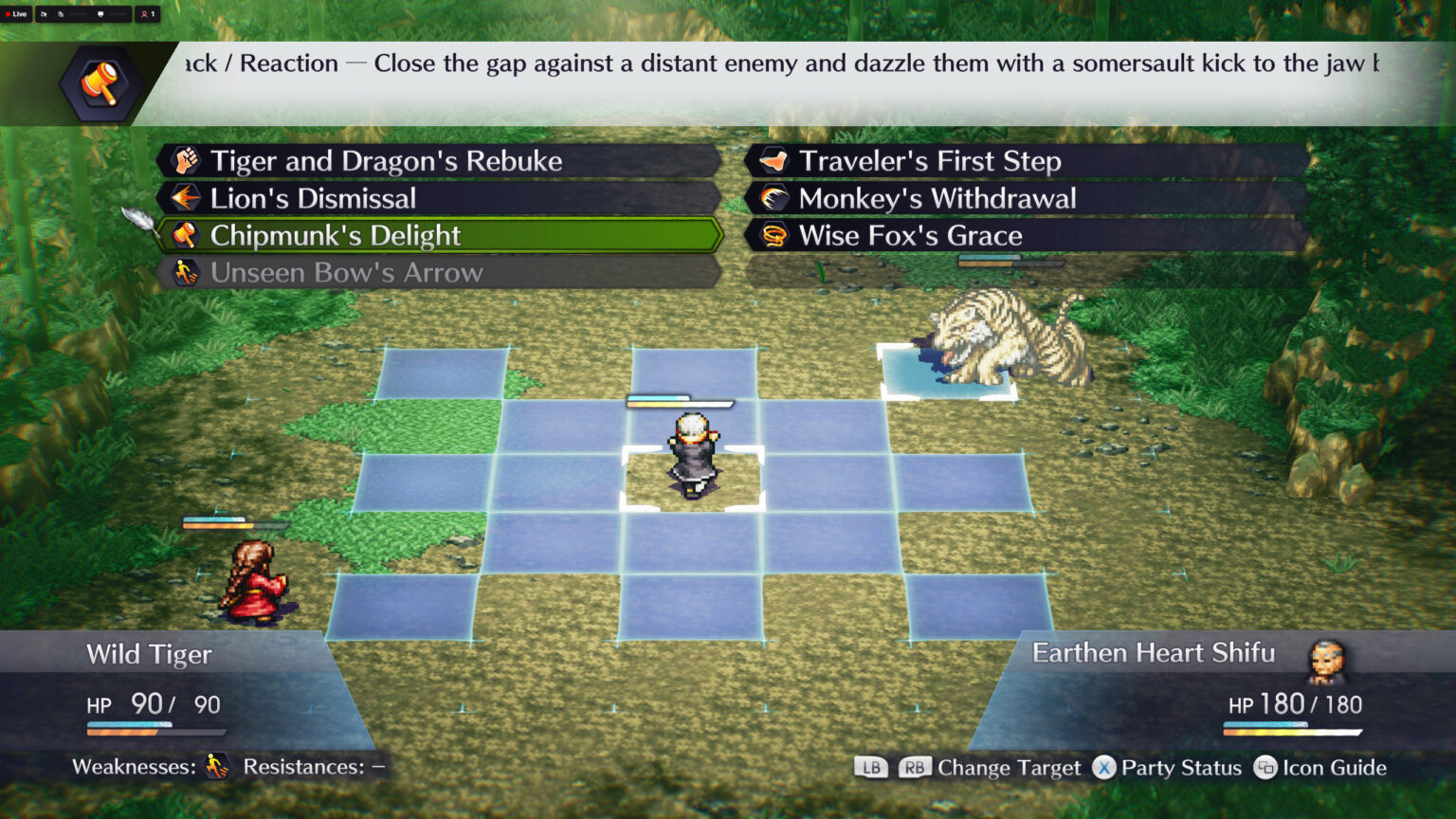The width and height of the screenshot is (1456, 819).
Task: Click the Earthen Heart Shifu portrait
Action: tap(1326, 661)
